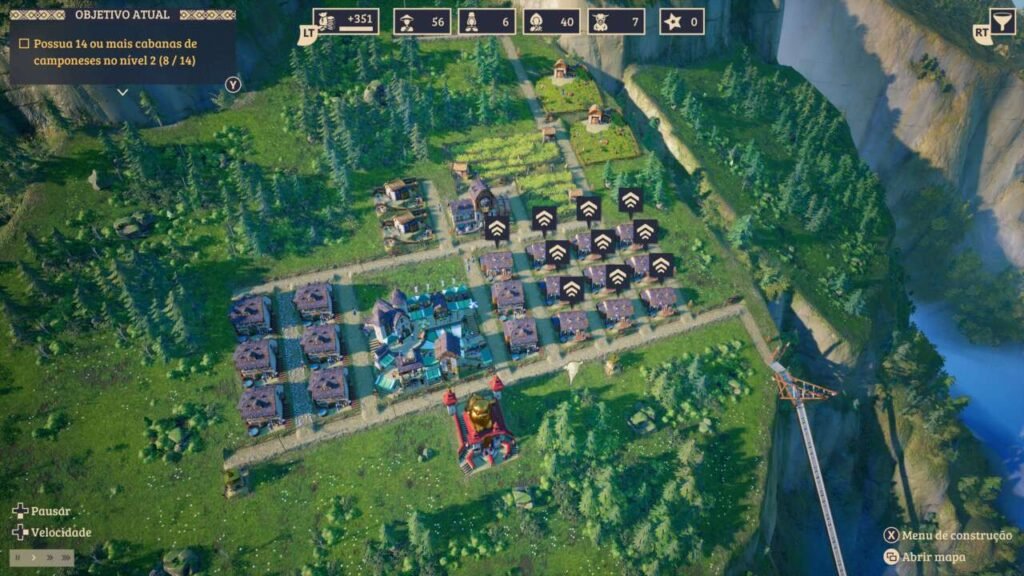
Task: Set normal speed with the single arrow
Action: click(x=32, y=558)
